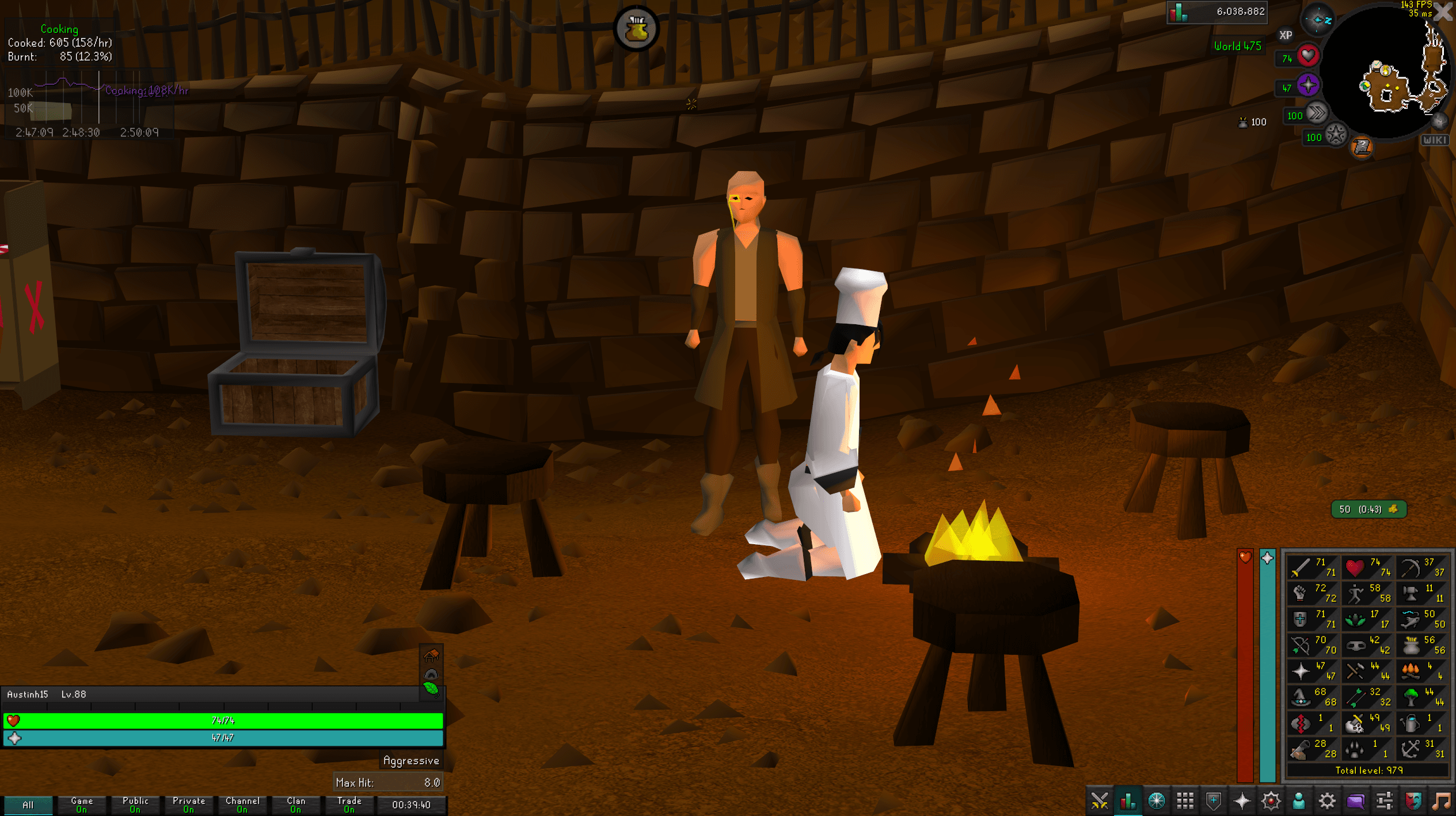The image size is (1456, 816).
Task: Open the Combat Options tab
Action: pyautogui.click(x=1101, y=800)
